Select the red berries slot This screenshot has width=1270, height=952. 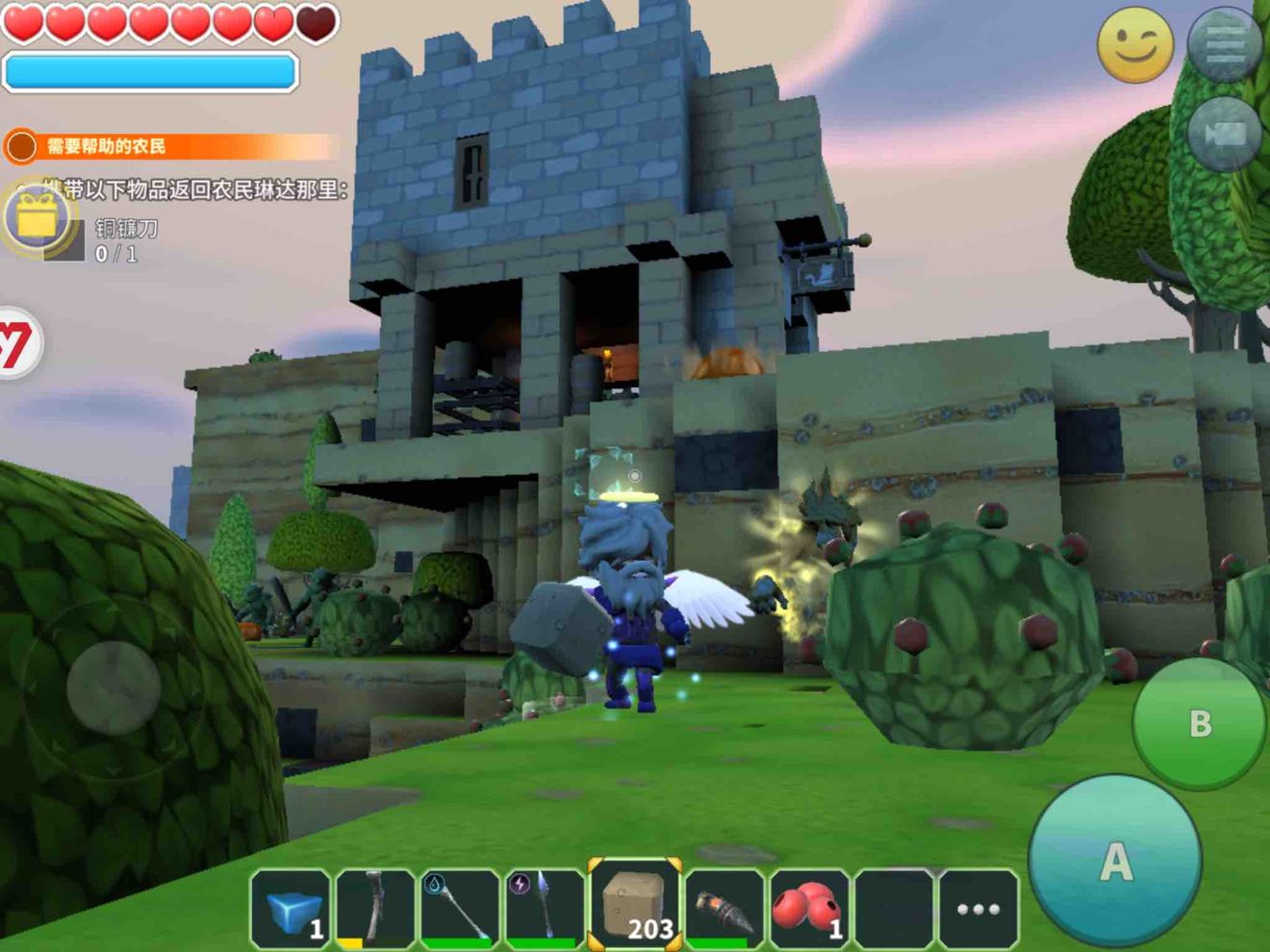pyautogui.click(x=808, y=909)
